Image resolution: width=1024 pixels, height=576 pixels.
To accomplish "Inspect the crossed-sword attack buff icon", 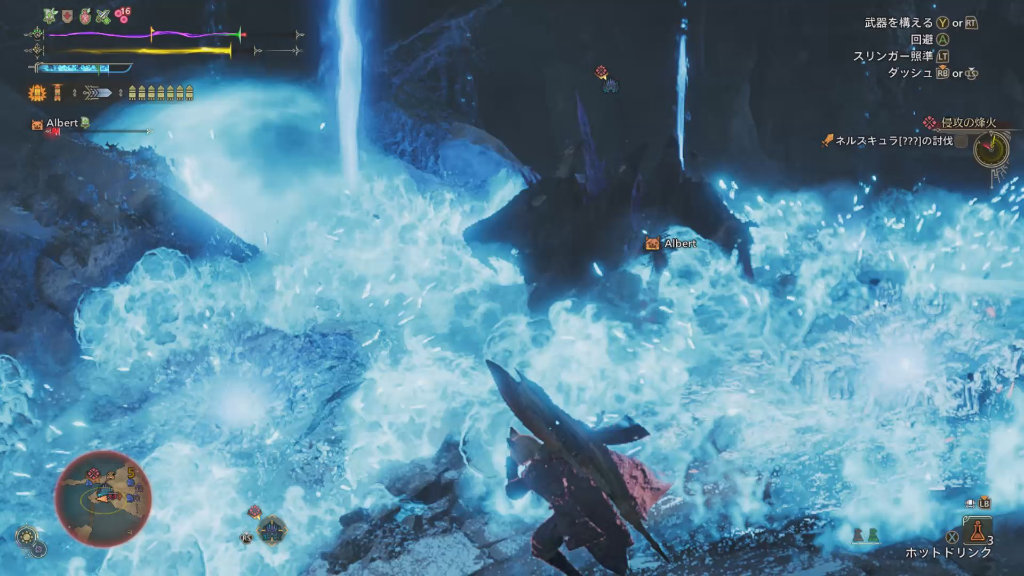I will 102,16.
